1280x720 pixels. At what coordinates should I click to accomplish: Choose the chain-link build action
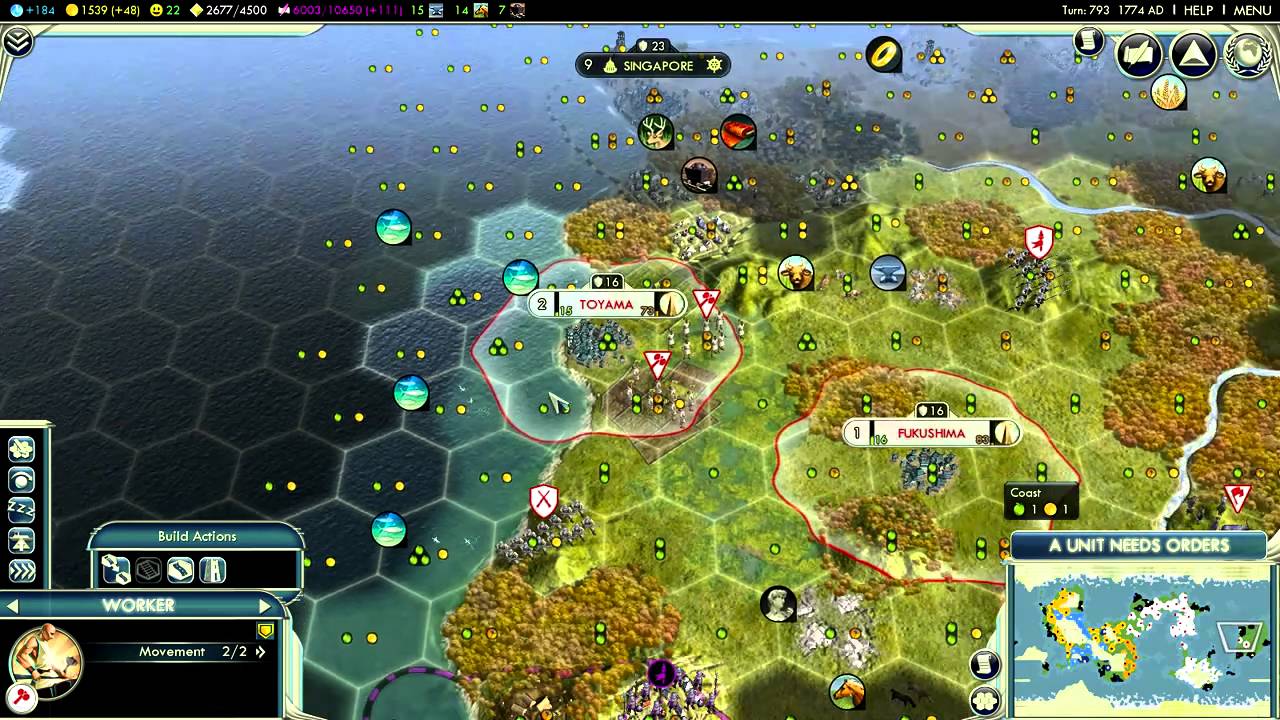(x=116, y=570)
